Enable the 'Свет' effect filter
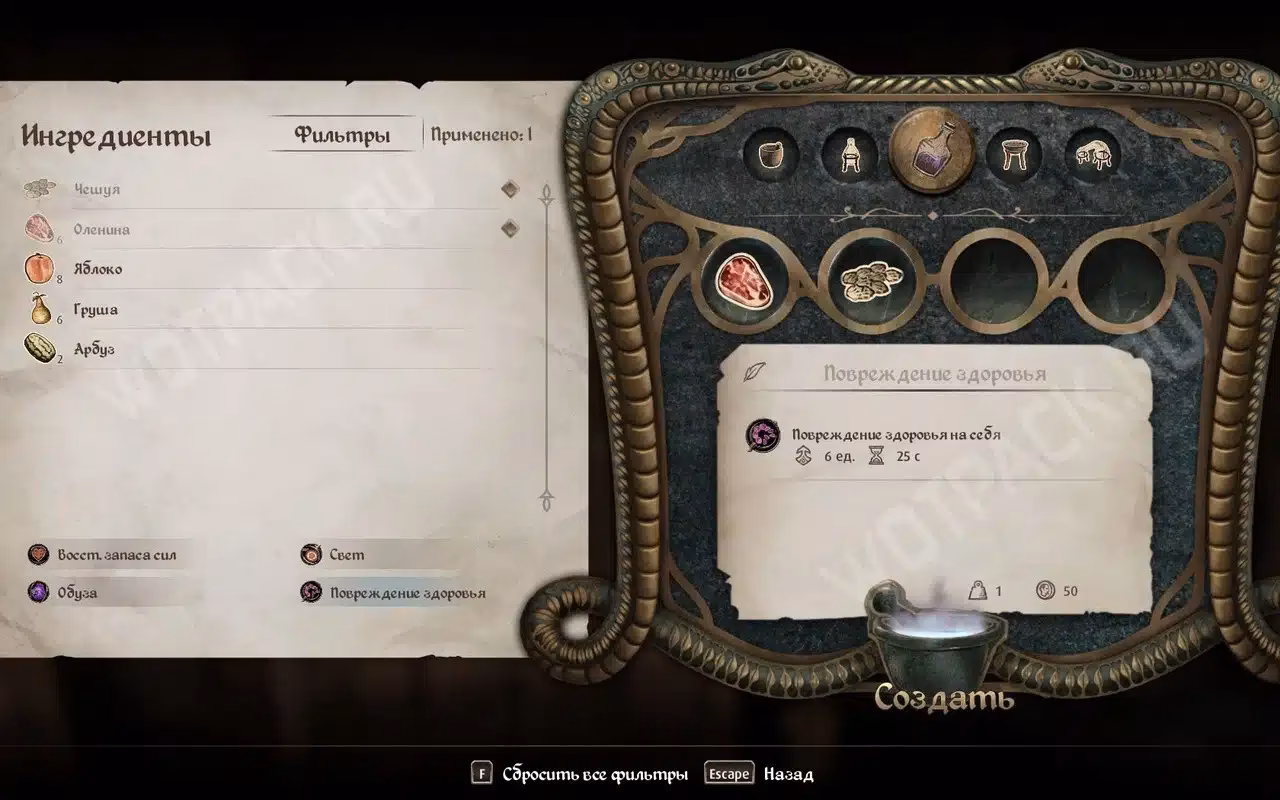This screenshot has height=800, width=1280. point(340,554)
